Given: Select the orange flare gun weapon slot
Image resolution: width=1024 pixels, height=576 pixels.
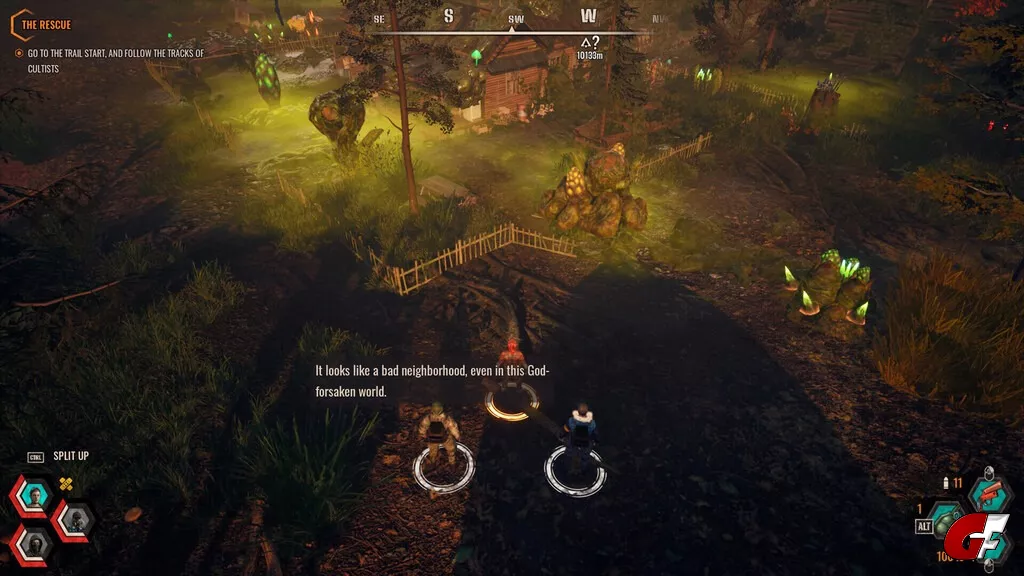Looking at the screenshot, I should coord(990,497).
